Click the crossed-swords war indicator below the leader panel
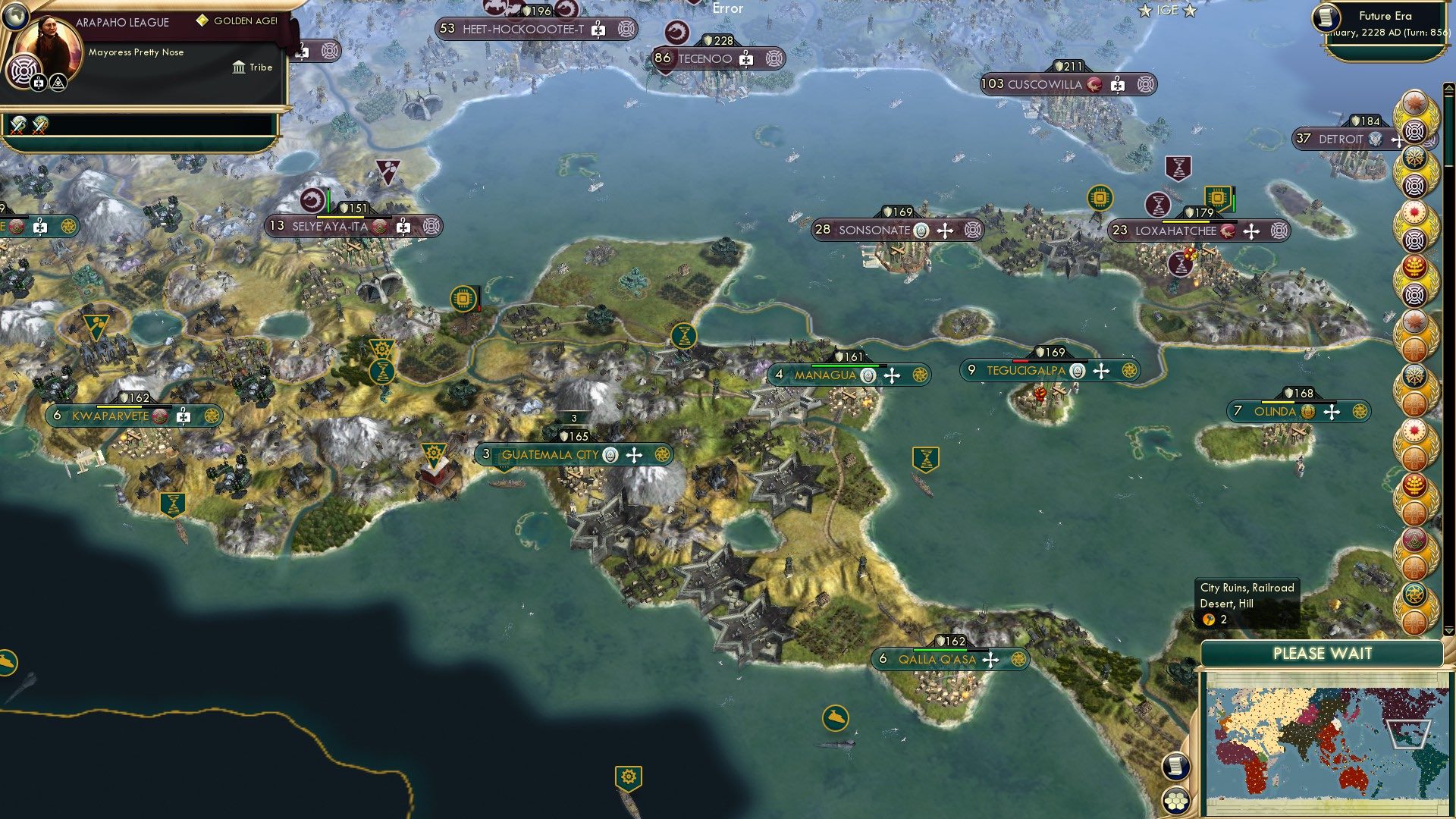This screenshot has width=1456, height=819. (17, 125)
